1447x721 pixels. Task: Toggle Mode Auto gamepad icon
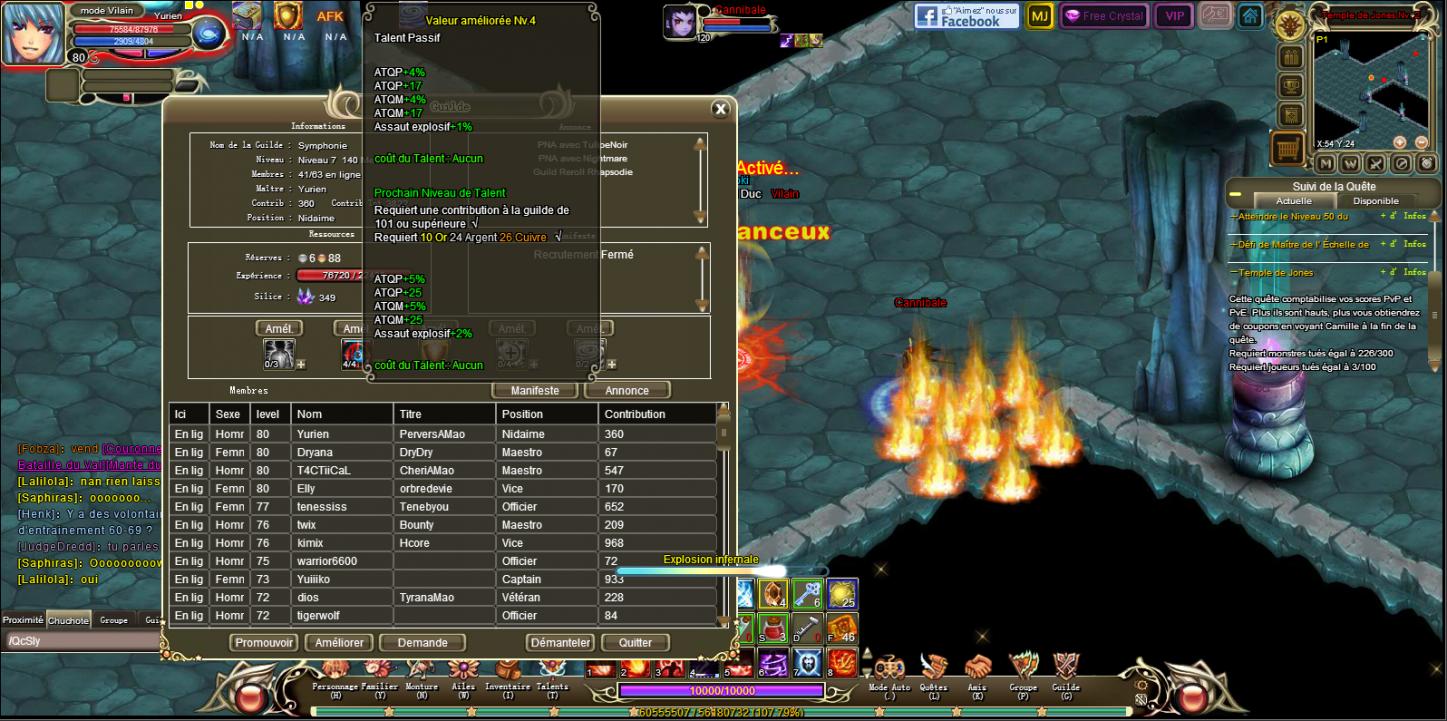click(889, 670)
